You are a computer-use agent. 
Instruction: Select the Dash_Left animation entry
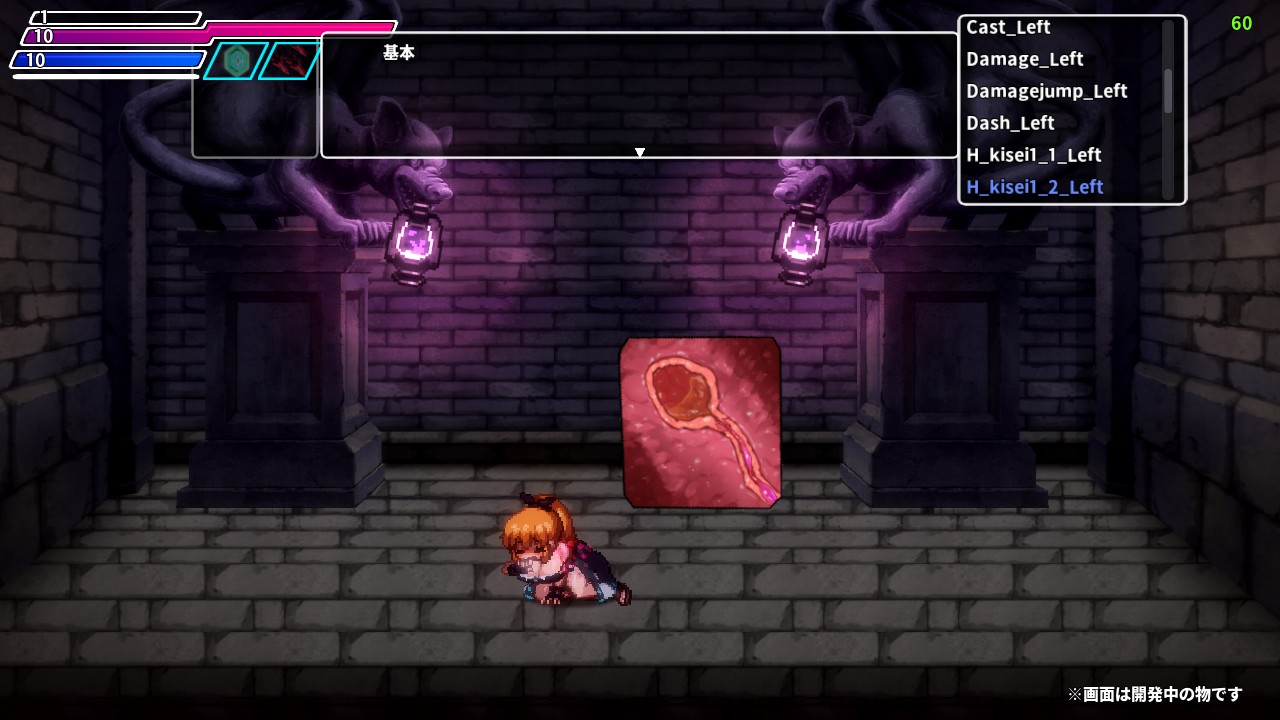click(x=1010, y=124)
